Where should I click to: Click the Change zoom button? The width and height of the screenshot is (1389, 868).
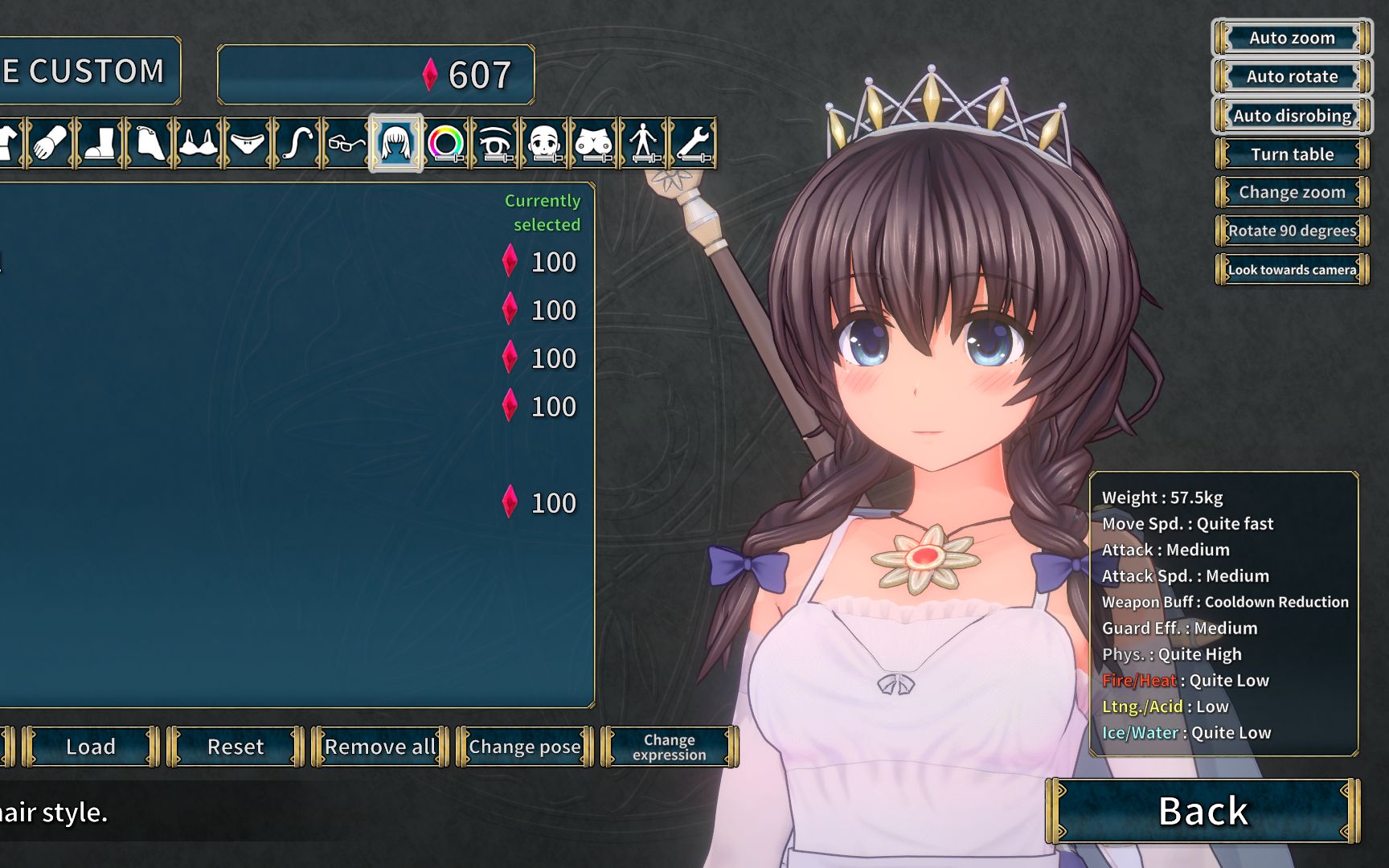[x=1292, y=192]
